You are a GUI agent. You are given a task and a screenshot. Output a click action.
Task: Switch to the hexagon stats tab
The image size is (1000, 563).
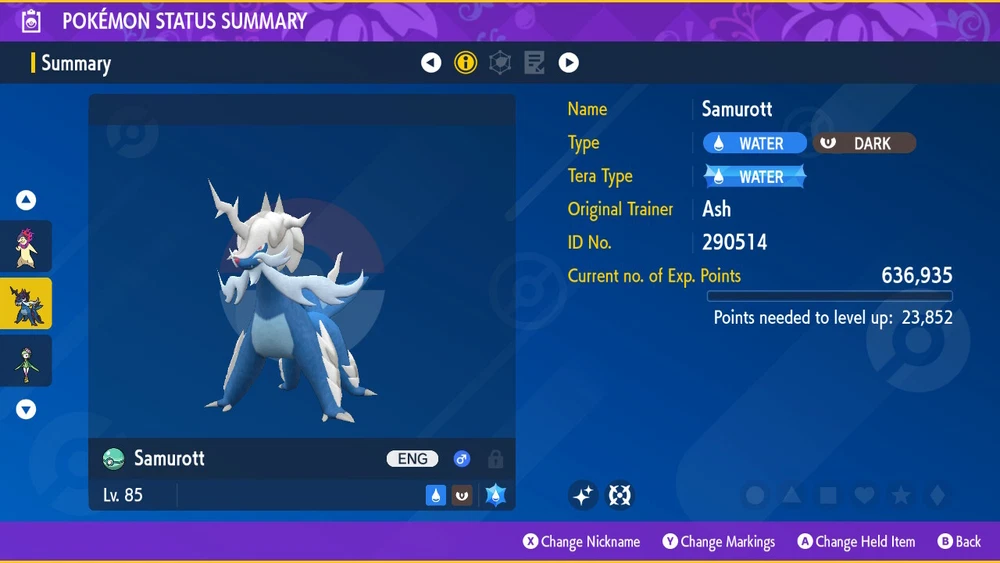499,63
